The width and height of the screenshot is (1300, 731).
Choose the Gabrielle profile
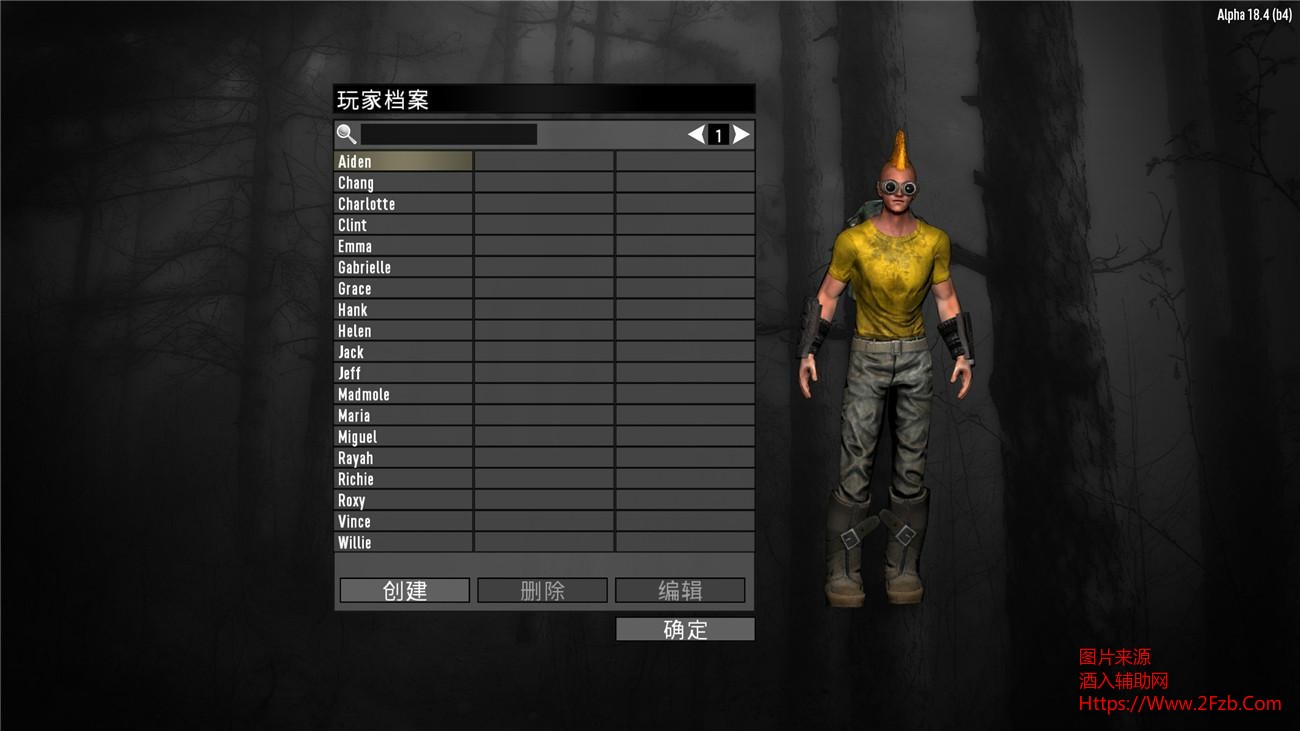403,268
